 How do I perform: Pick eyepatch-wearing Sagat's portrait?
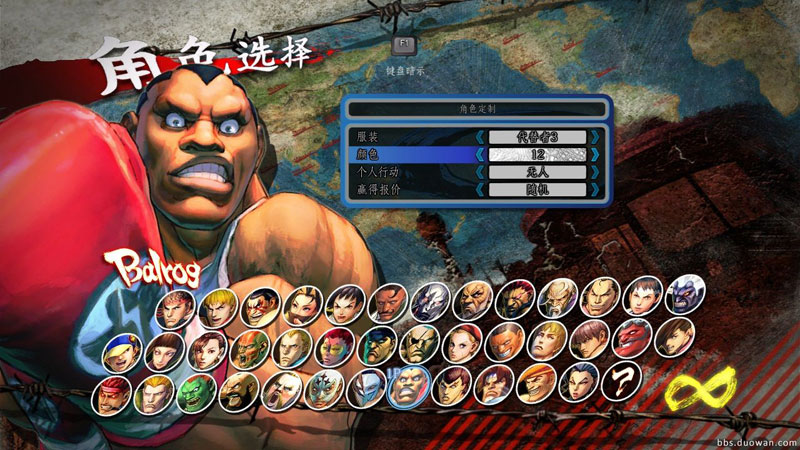point(418,345)
